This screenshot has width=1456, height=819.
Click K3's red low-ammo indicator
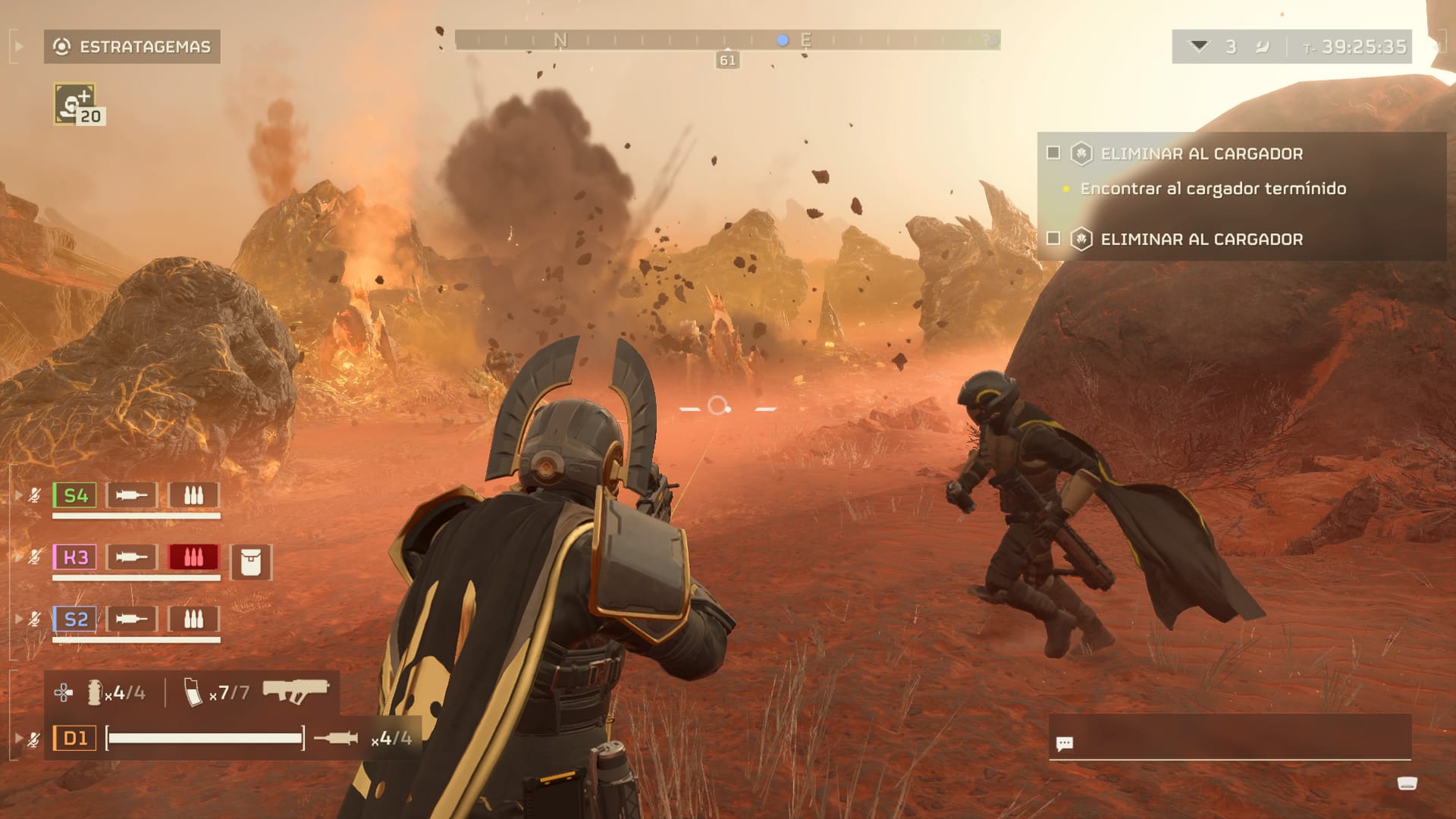tap(193, 557)
